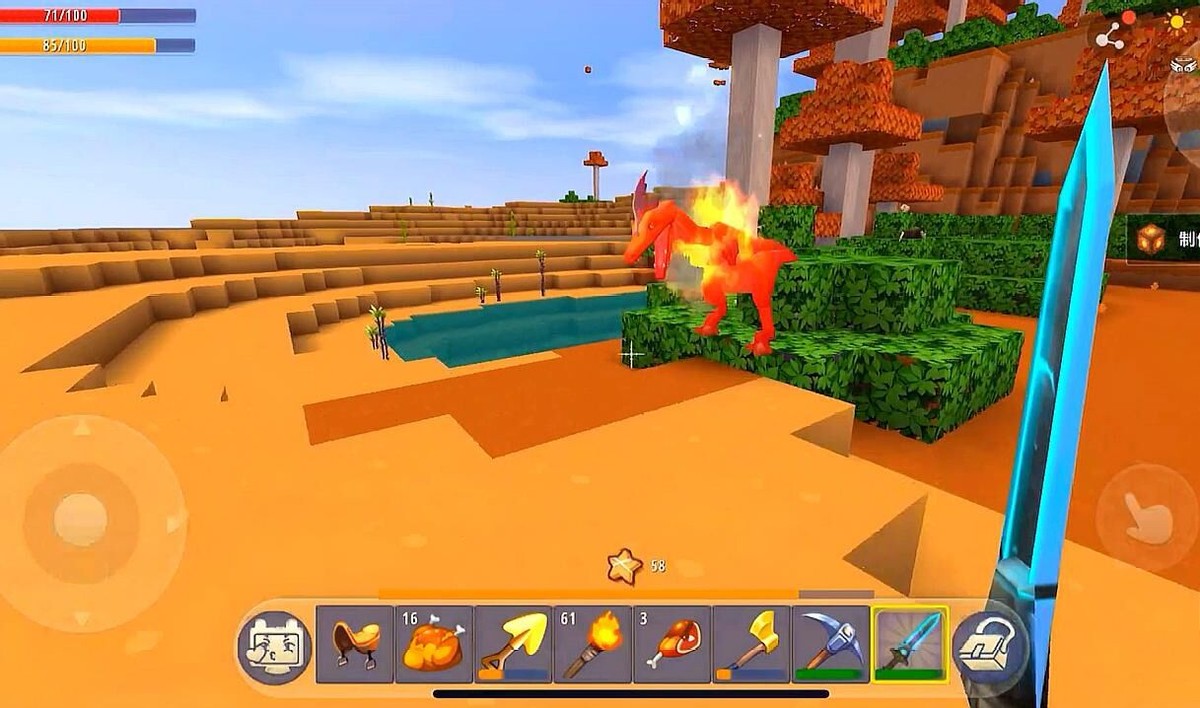Choose the meat drumstick slot
This screenshot has width=1200, height=708.
pos(672,644)
